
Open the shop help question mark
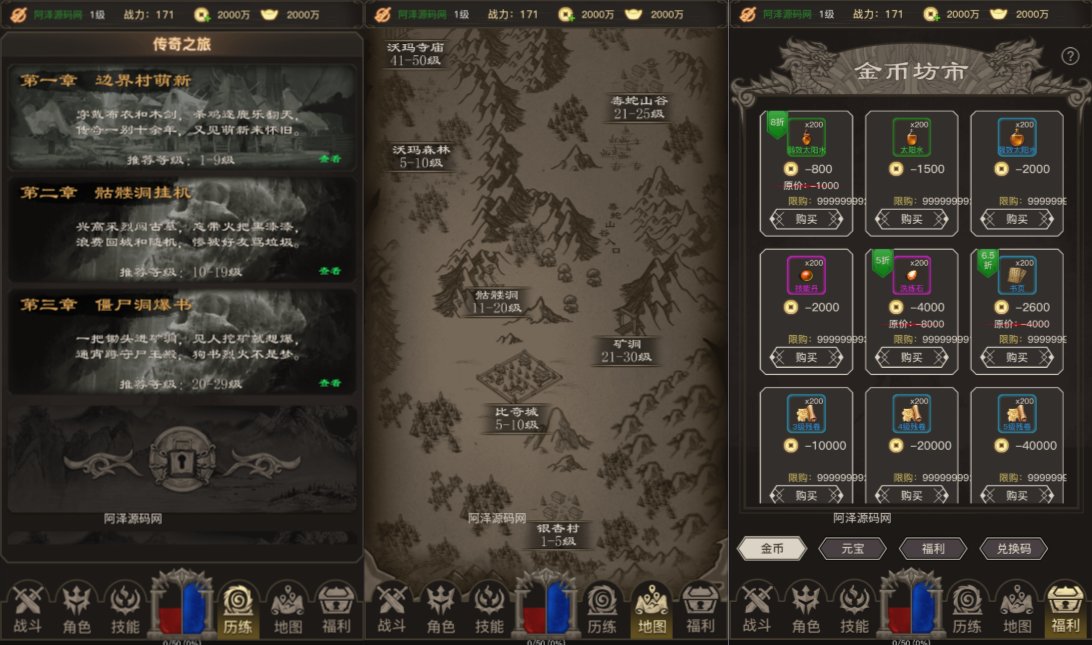(x=1069, y=56)
